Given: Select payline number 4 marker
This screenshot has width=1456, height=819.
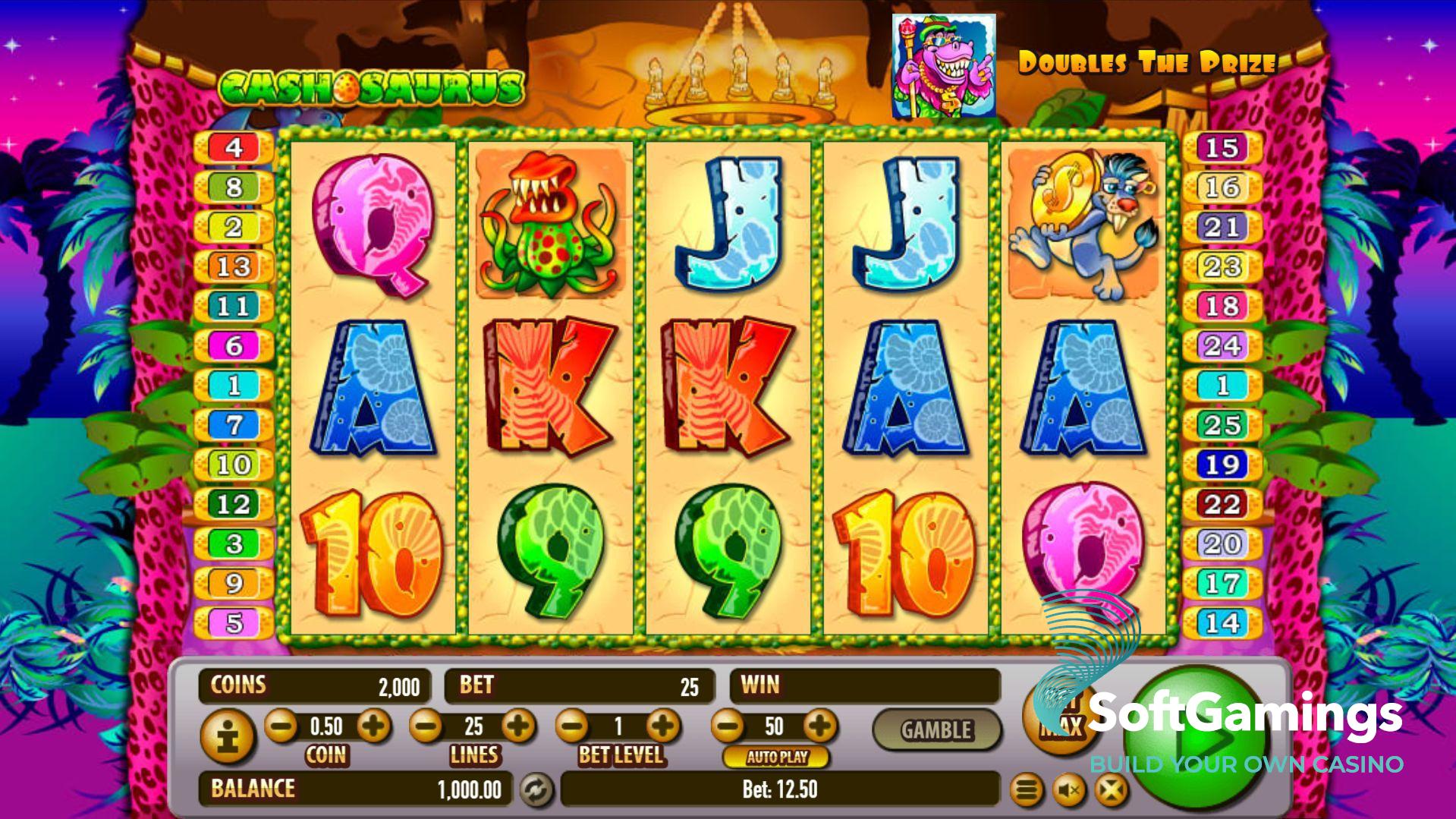Looking at the screenshot, I should point(234,147).
